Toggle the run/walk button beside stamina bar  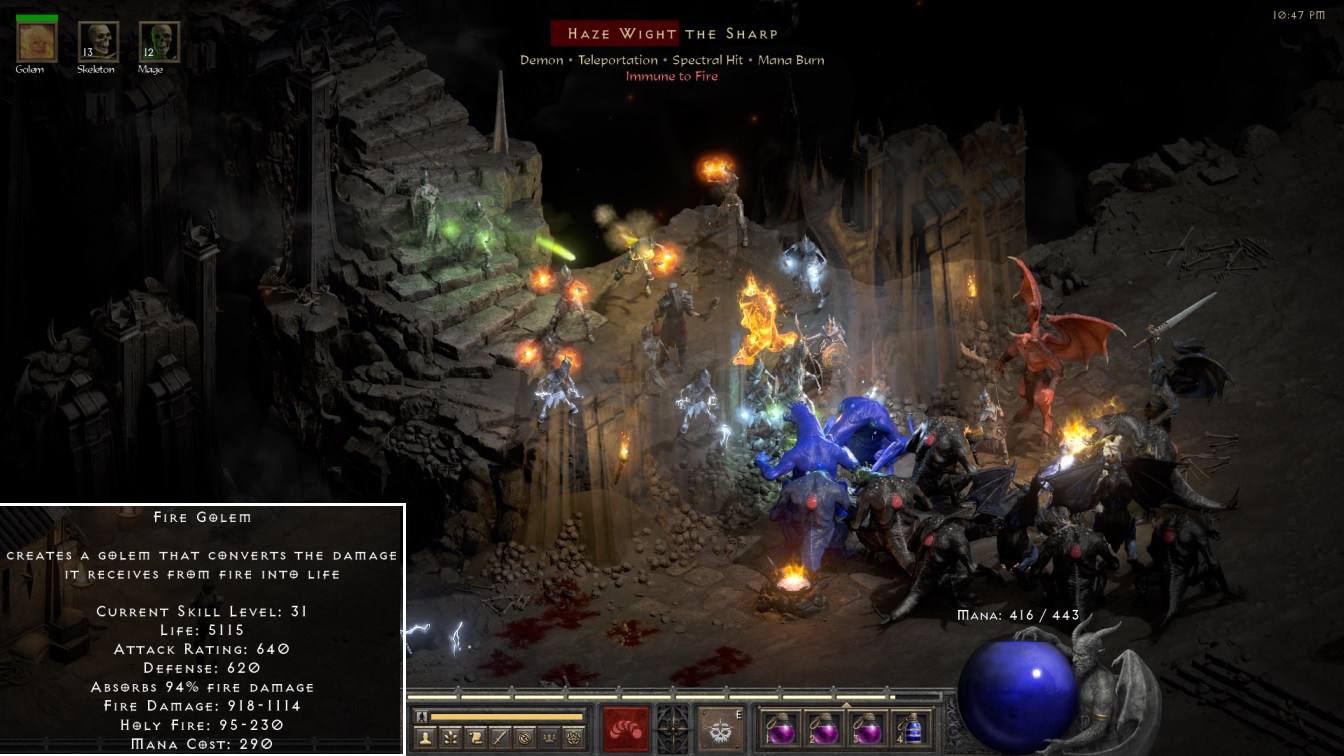click(422, 716)
